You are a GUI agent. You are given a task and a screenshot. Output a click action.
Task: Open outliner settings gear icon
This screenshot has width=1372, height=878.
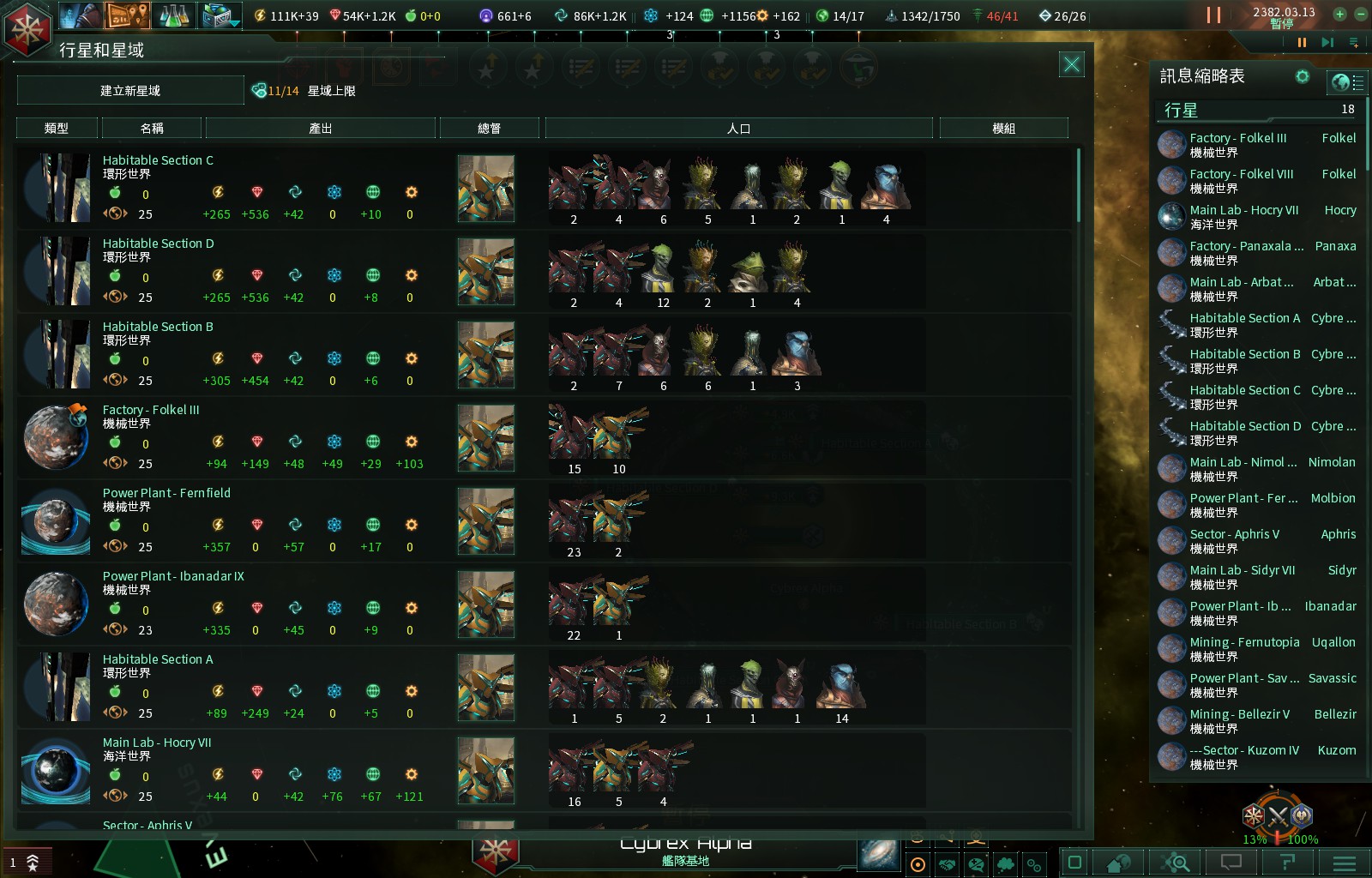(x=1303, y=76)
